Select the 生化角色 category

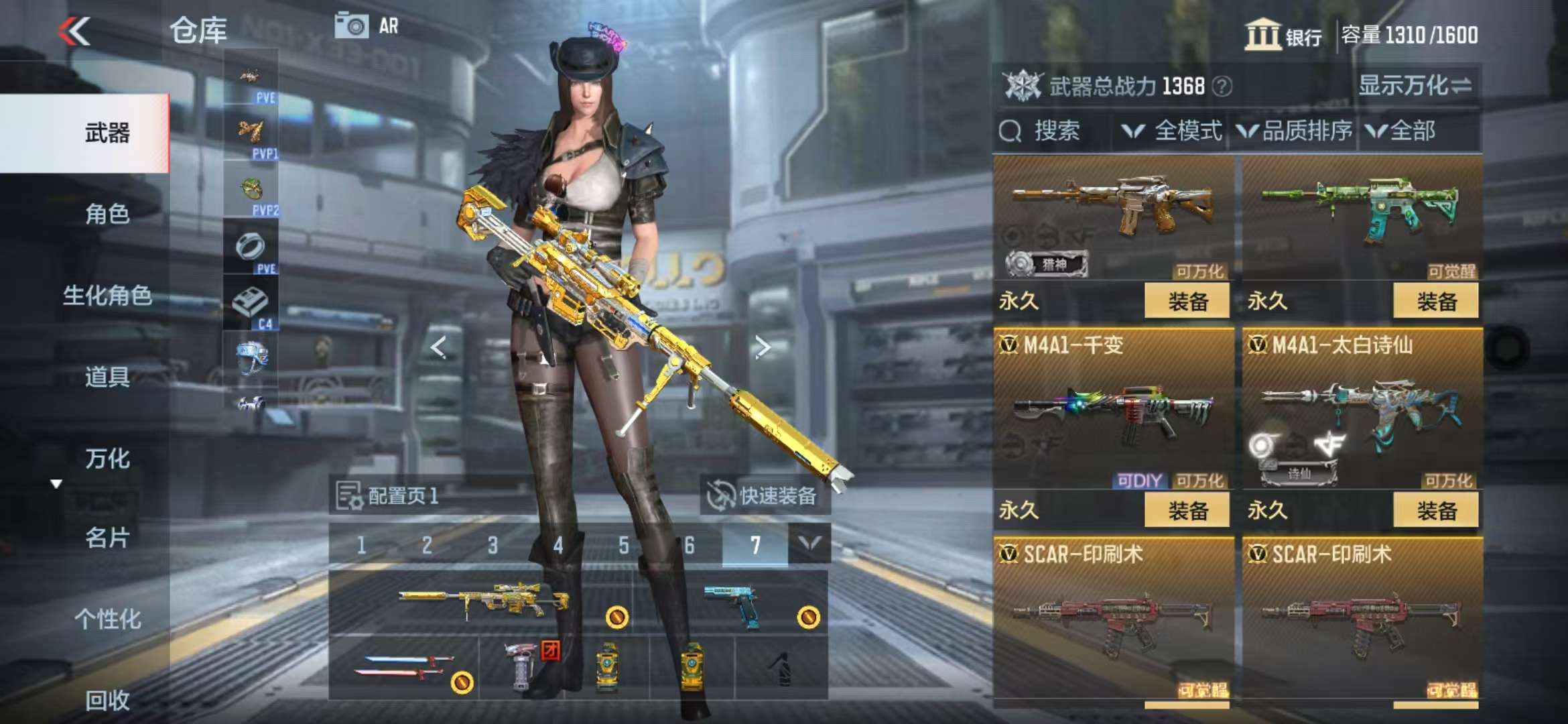click(107, 295)
